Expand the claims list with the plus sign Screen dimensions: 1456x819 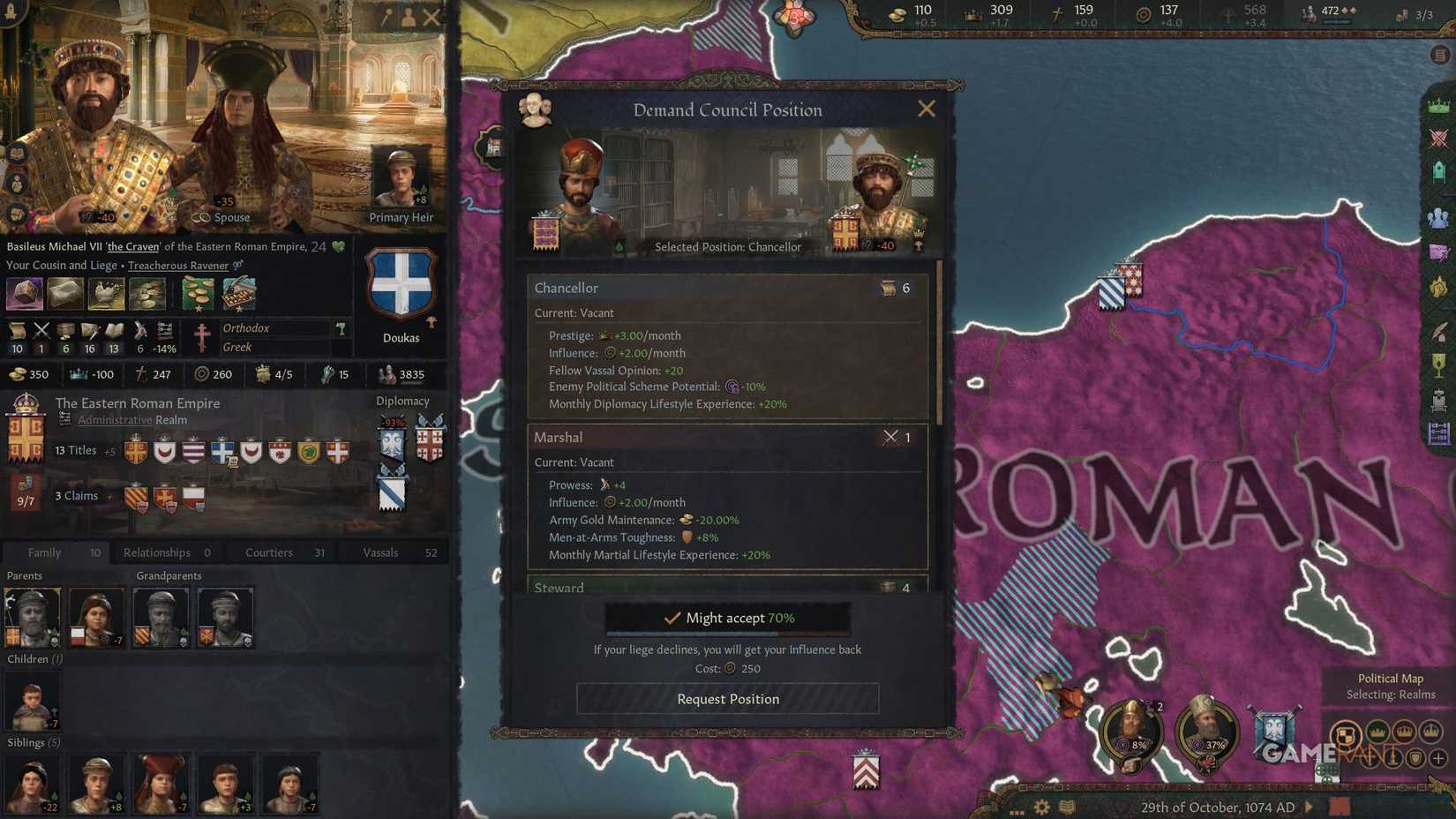coord(108,496)
